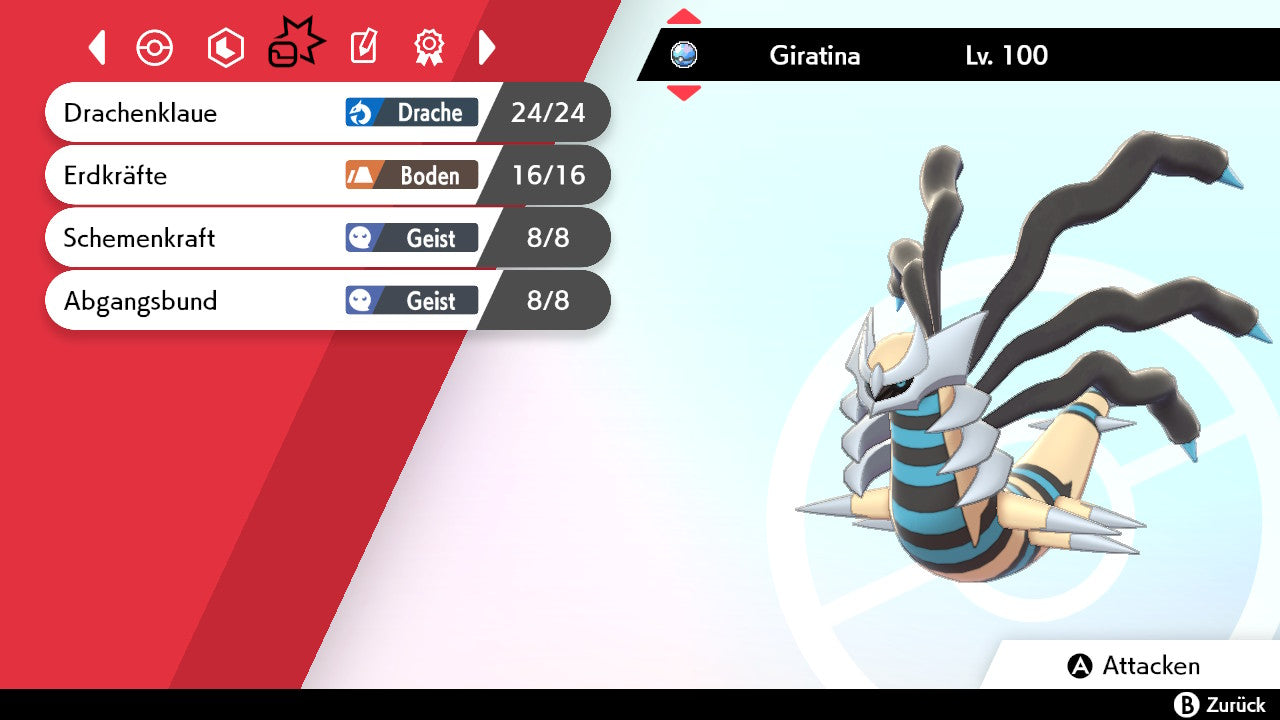Open the Attacken option
The image size is (1280, 720).
point(1135,666)
